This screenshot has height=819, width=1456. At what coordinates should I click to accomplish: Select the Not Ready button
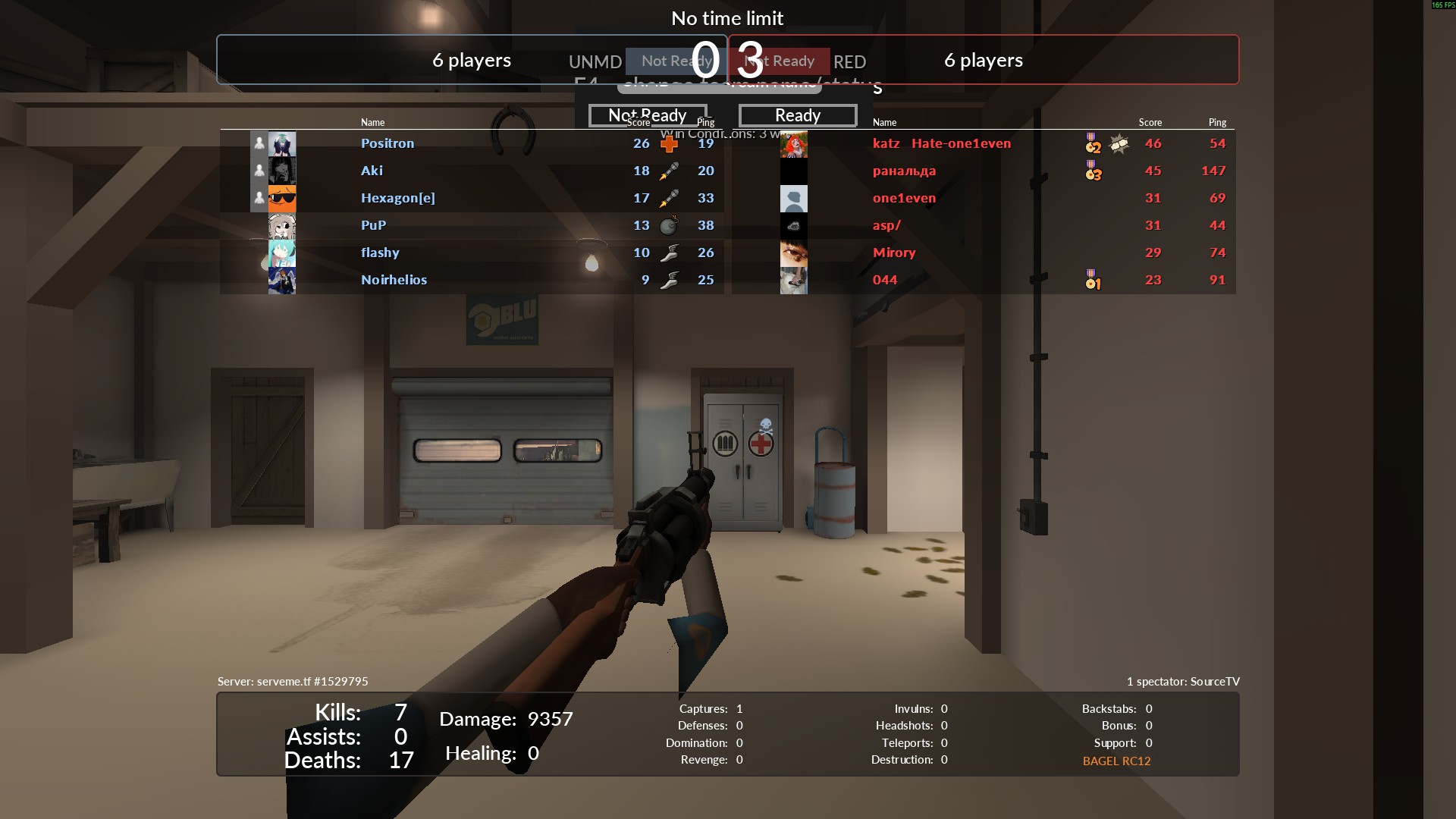point(648,115)
